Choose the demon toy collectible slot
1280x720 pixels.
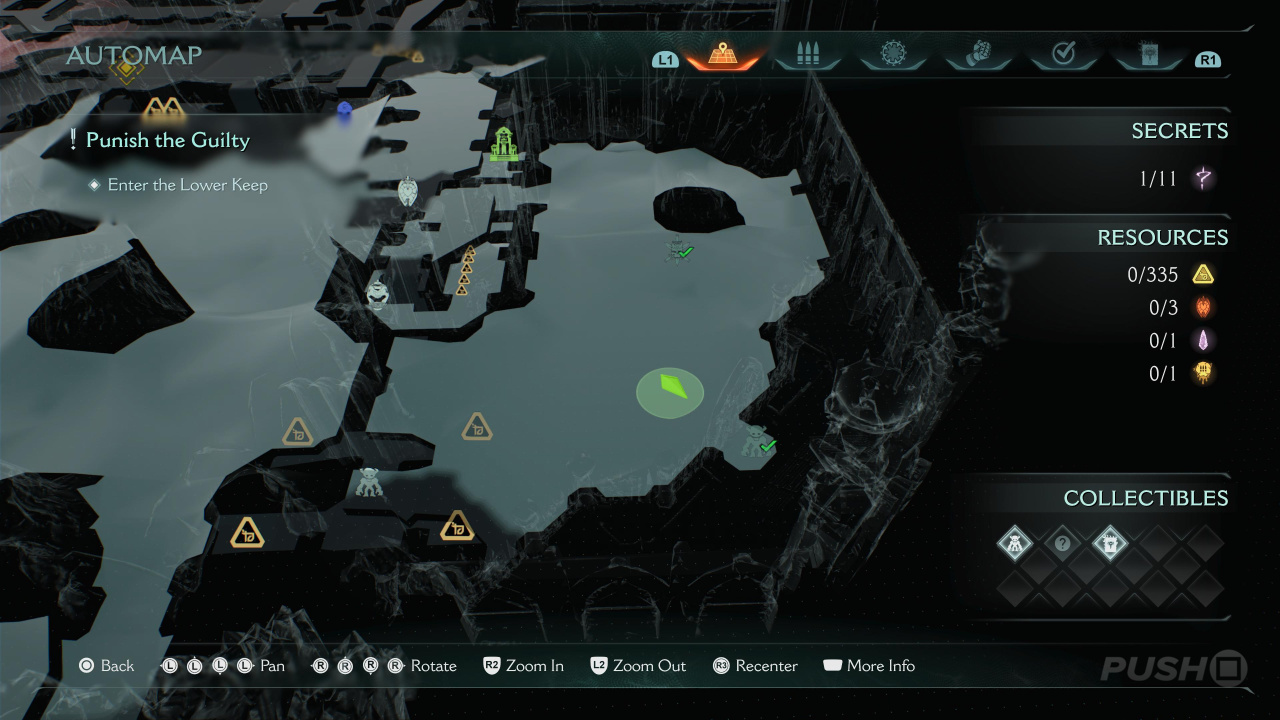[x=1015, y=544]
